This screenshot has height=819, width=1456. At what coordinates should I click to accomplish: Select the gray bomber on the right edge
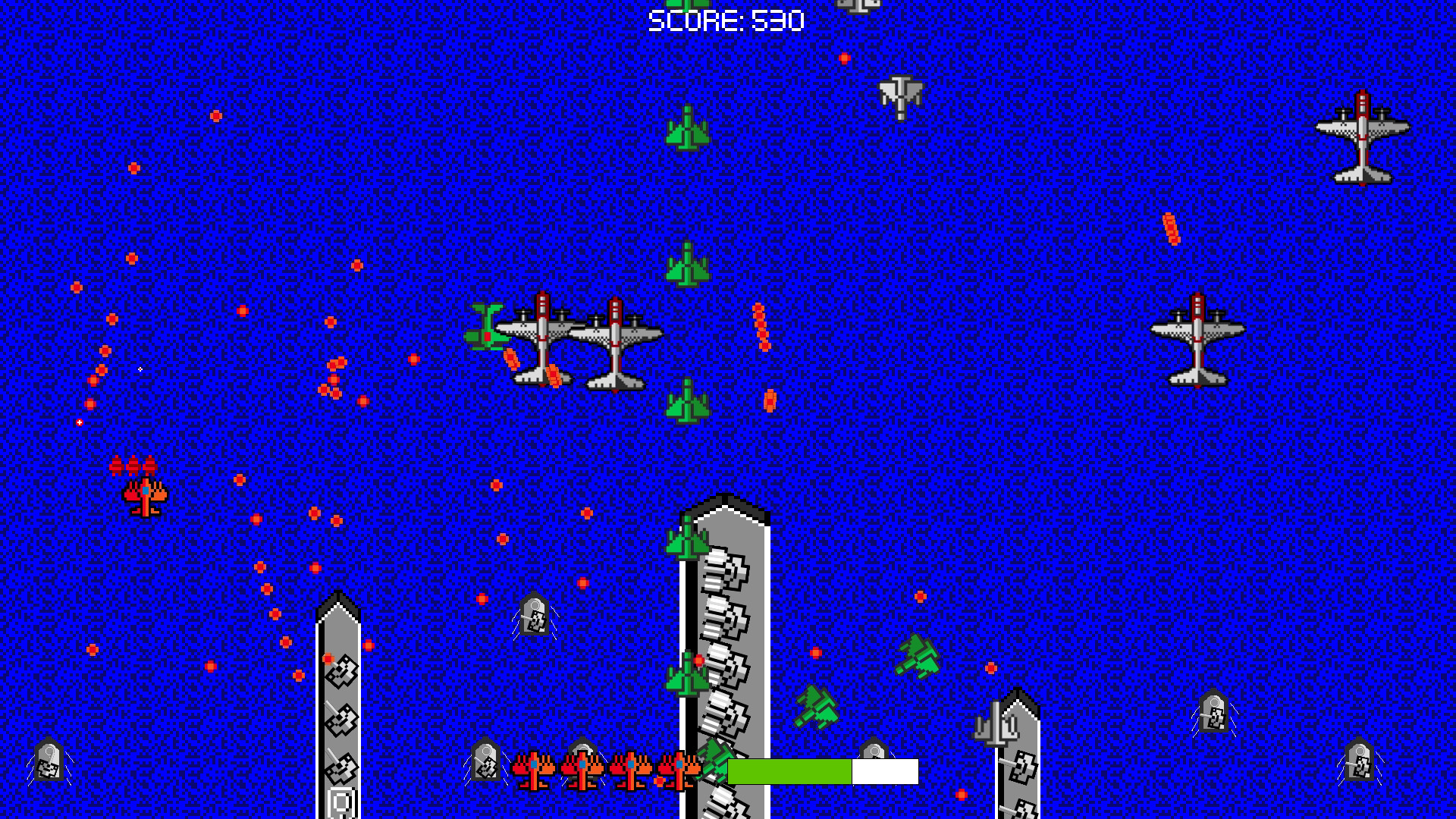[x=1198, y=341]
